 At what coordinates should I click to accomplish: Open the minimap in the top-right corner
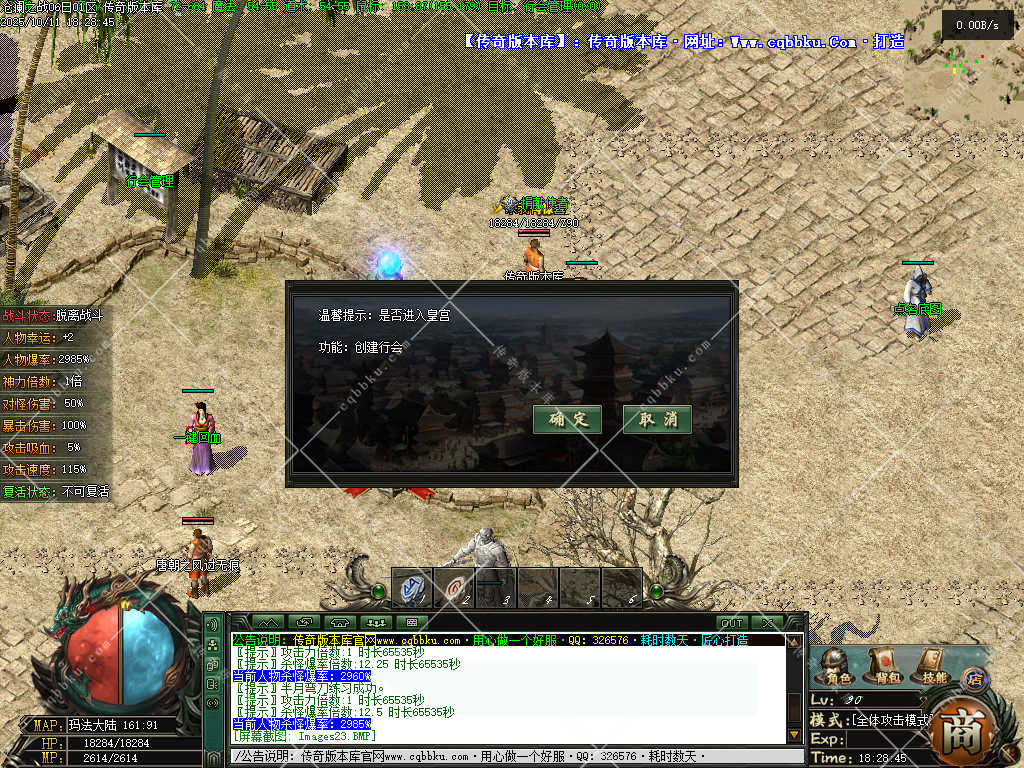click(x=963, y=60)
